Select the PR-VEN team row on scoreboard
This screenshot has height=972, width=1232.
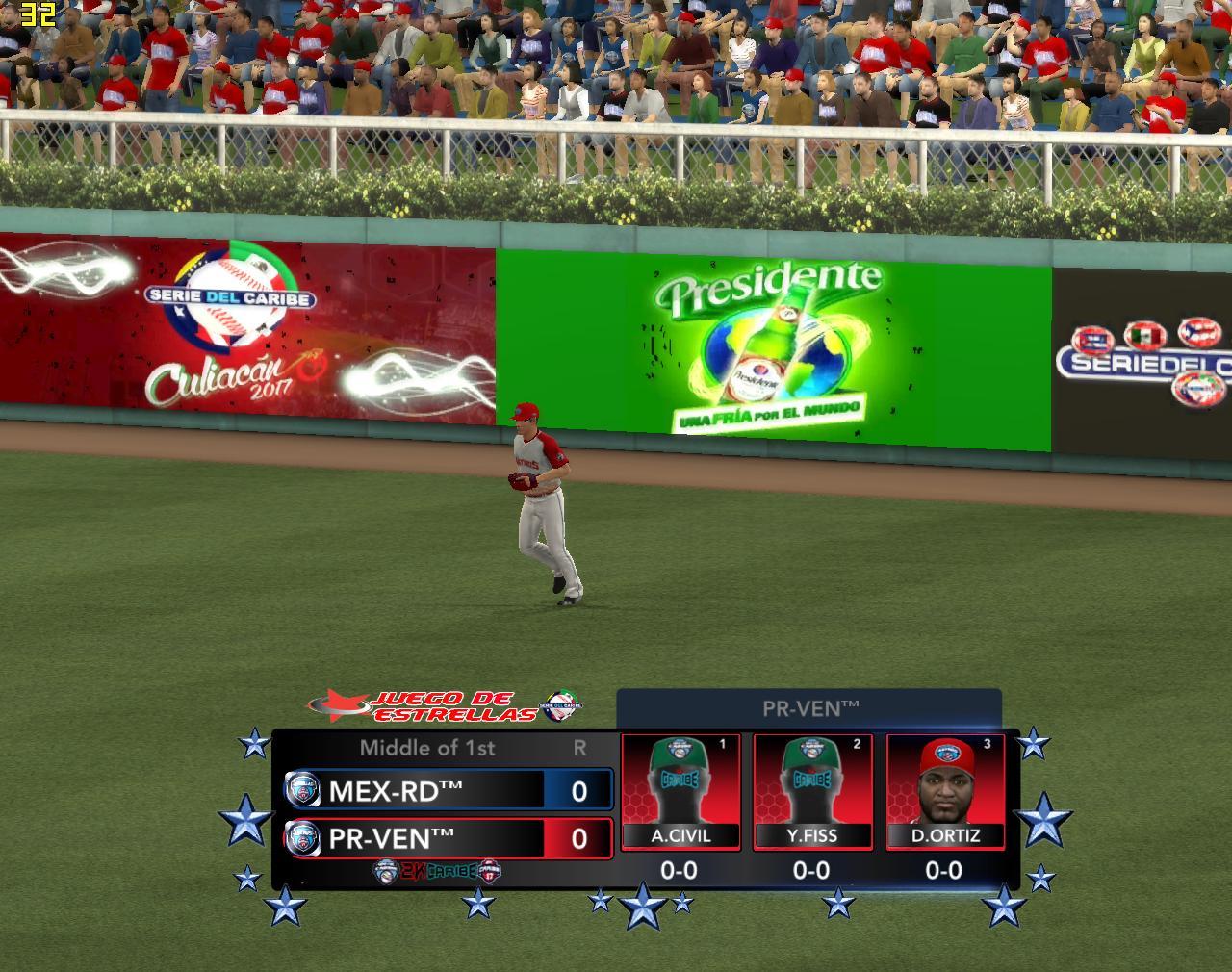(x=449, y=838)
